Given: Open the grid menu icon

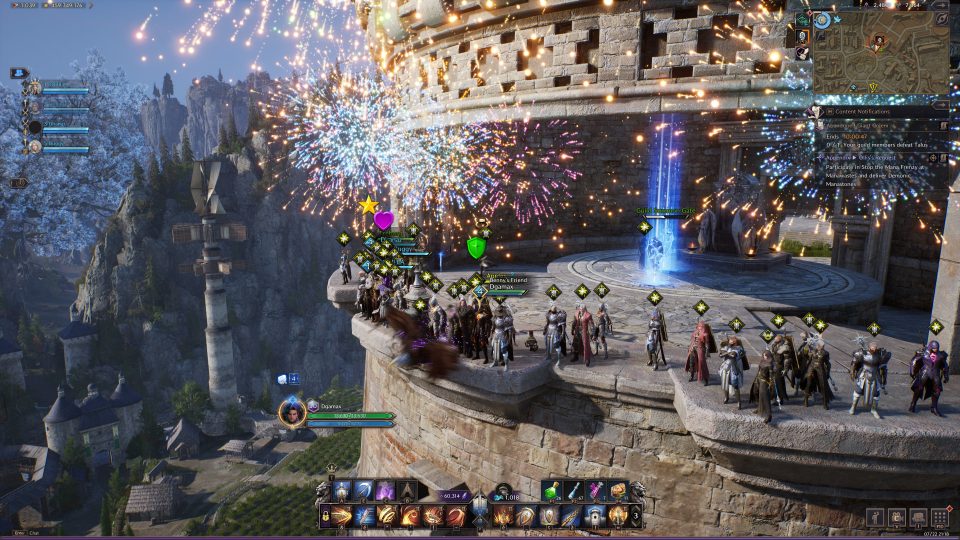Looking at the screenshot, I should click(x=939, y=517).
